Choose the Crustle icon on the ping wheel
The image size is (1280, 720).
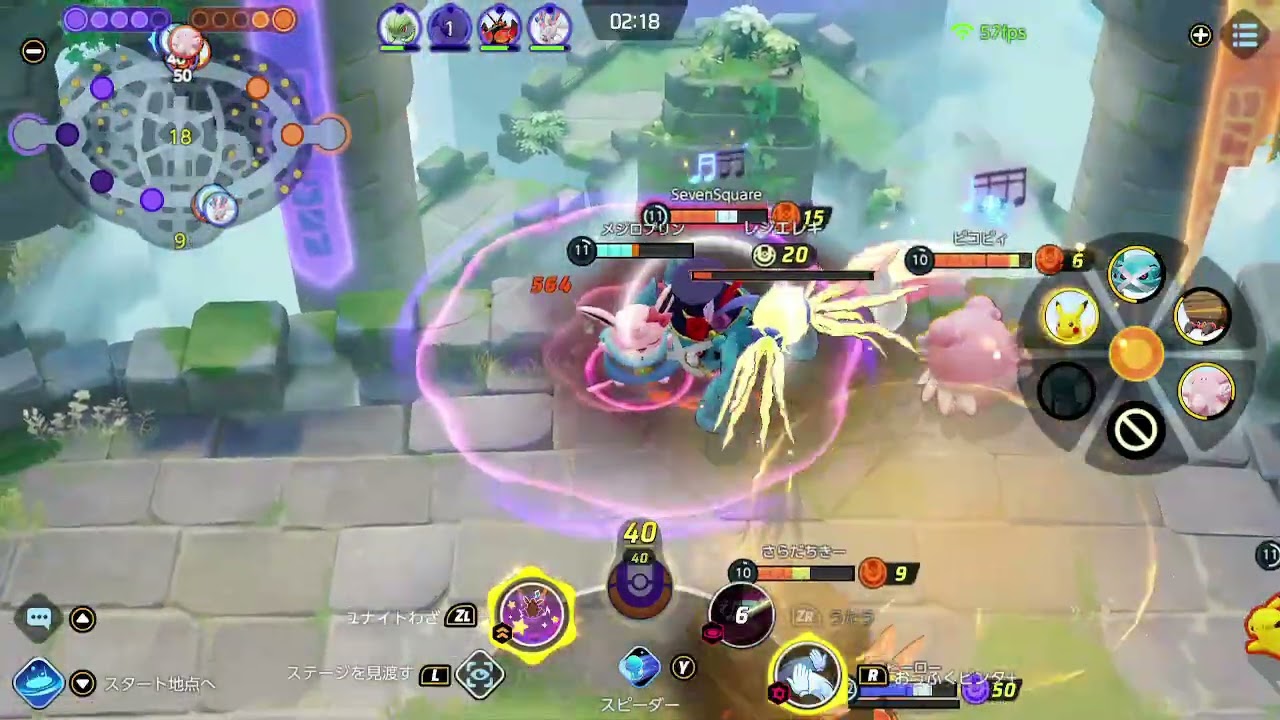point(1203,317)
